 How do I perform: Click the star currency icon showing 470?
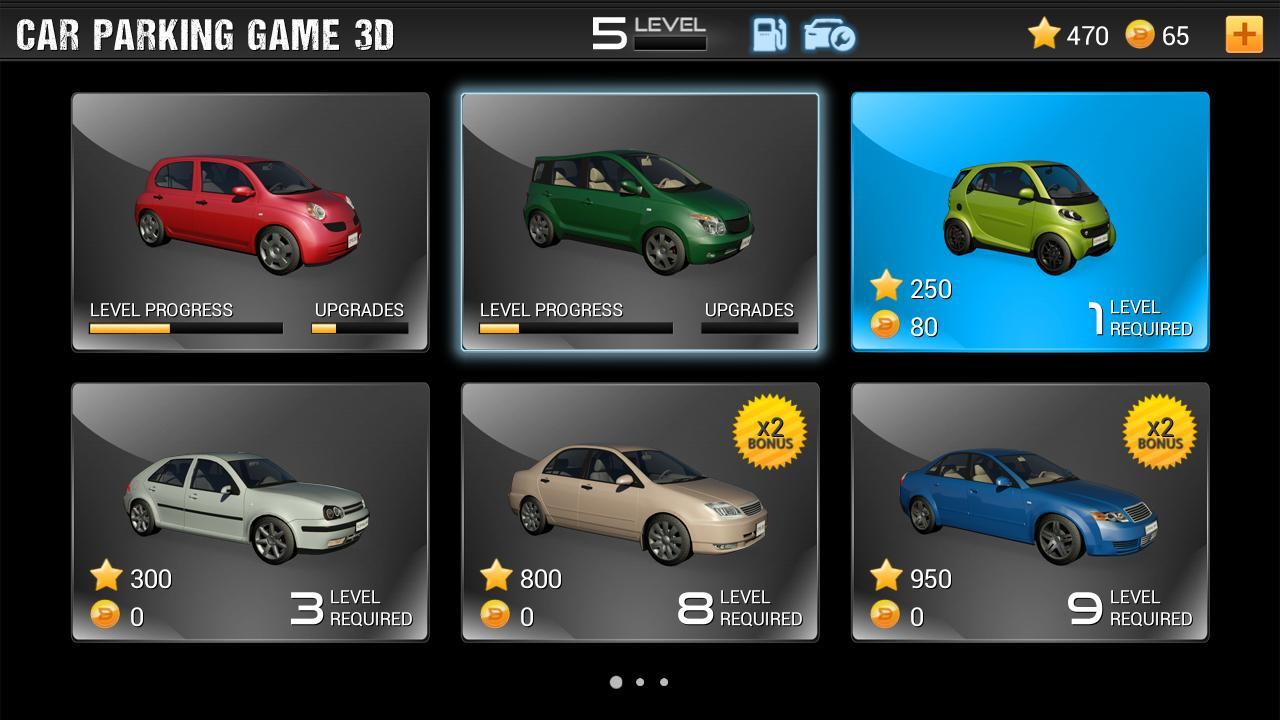1045,34
